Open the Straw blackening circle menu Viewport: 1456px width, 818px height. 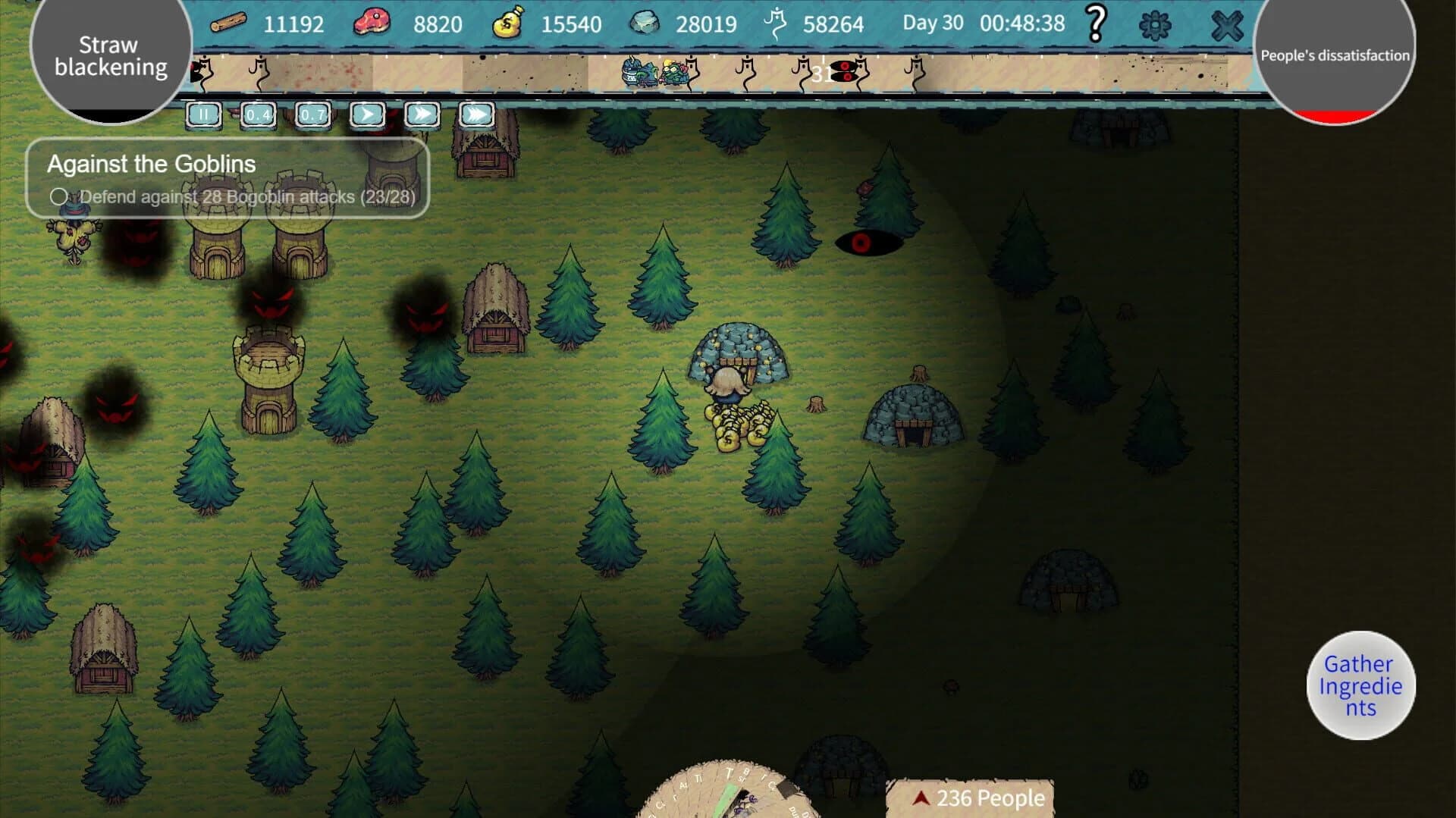click(x=112, y=57)
